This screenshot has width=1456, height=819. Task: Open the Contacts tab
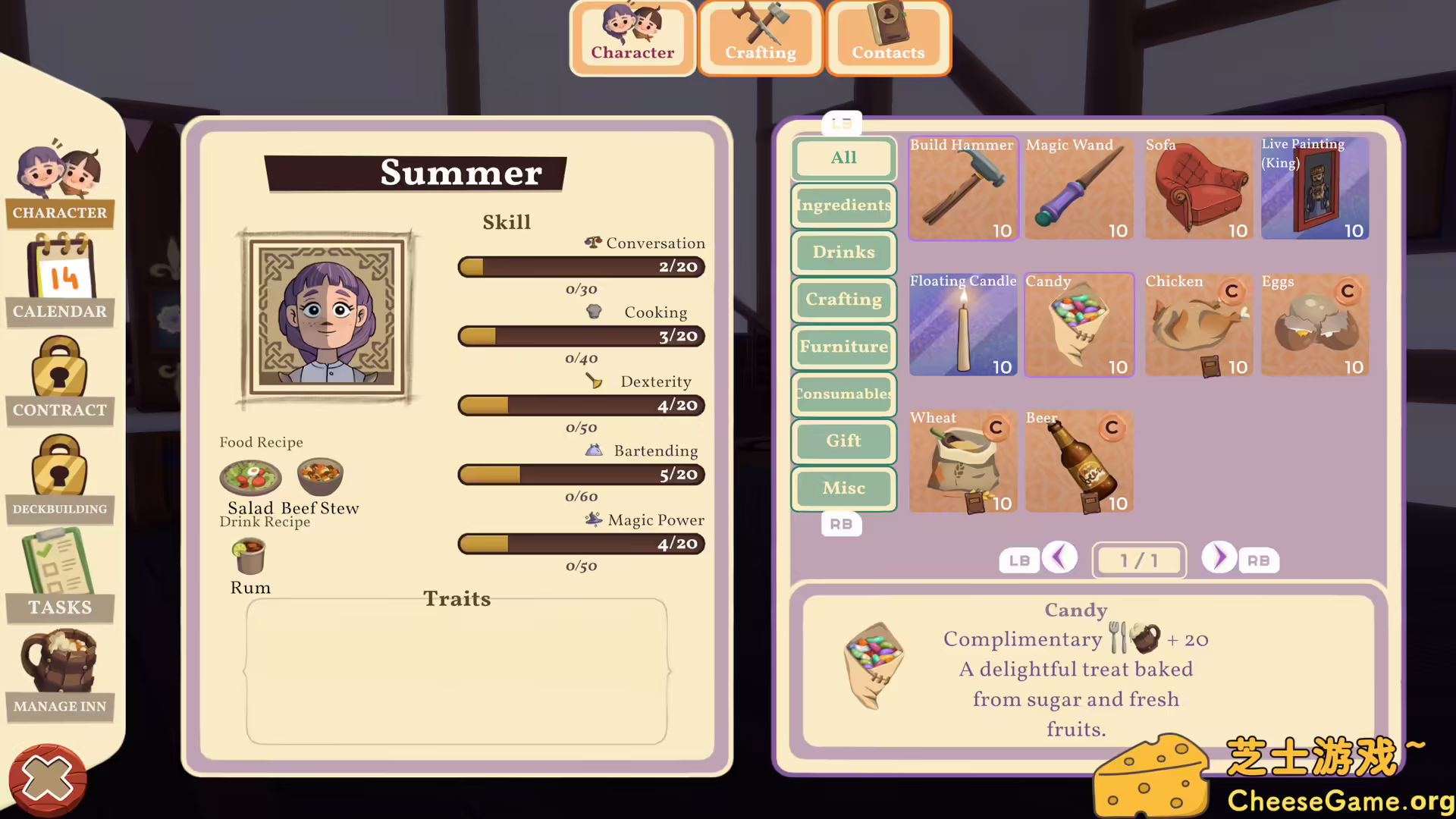pyautogui.click(x=888, y=38)
